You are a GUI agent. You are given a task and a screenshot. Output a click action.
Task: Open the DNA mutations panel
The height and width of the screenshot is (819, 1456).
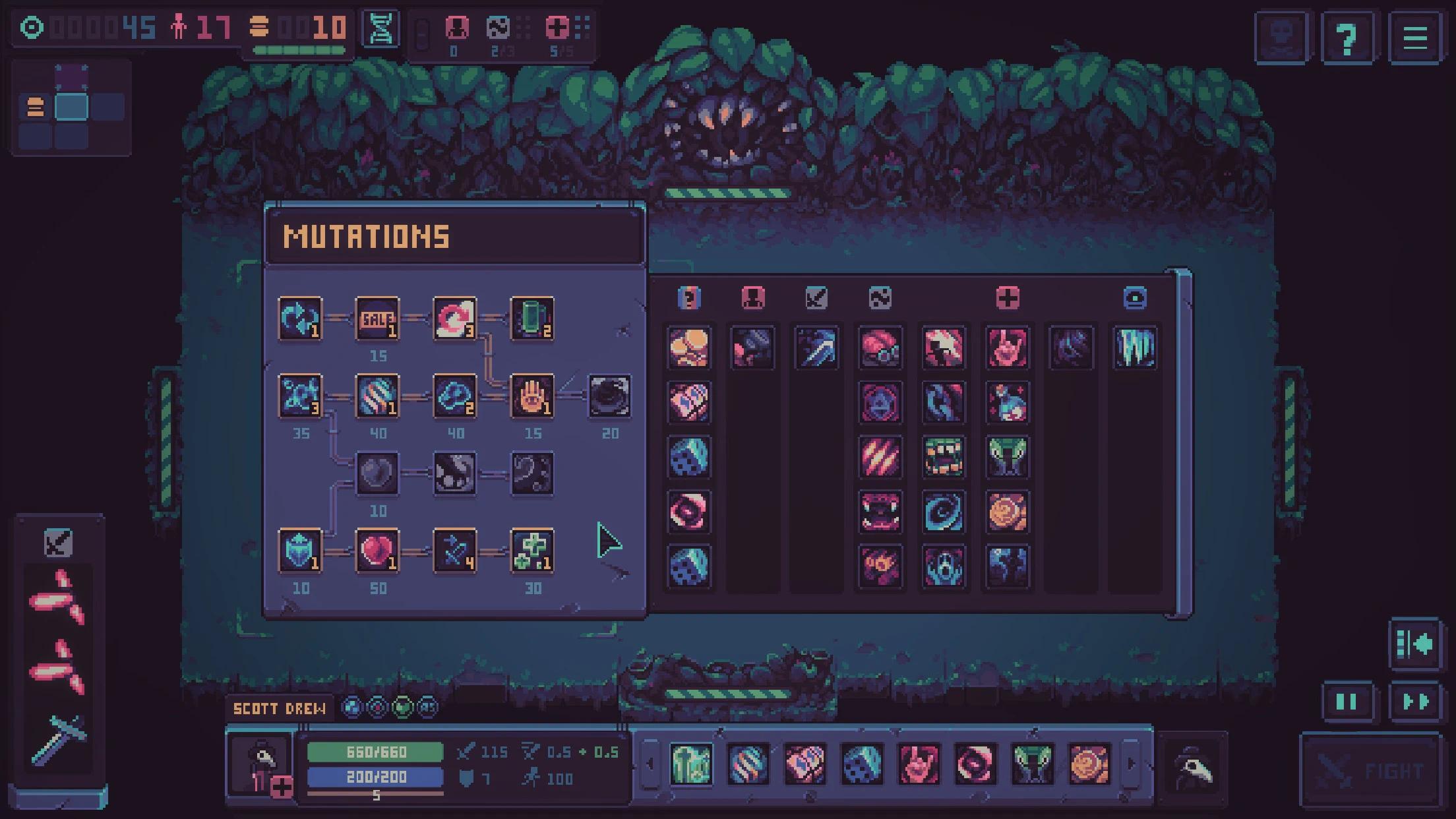click(x=381, y=30)
